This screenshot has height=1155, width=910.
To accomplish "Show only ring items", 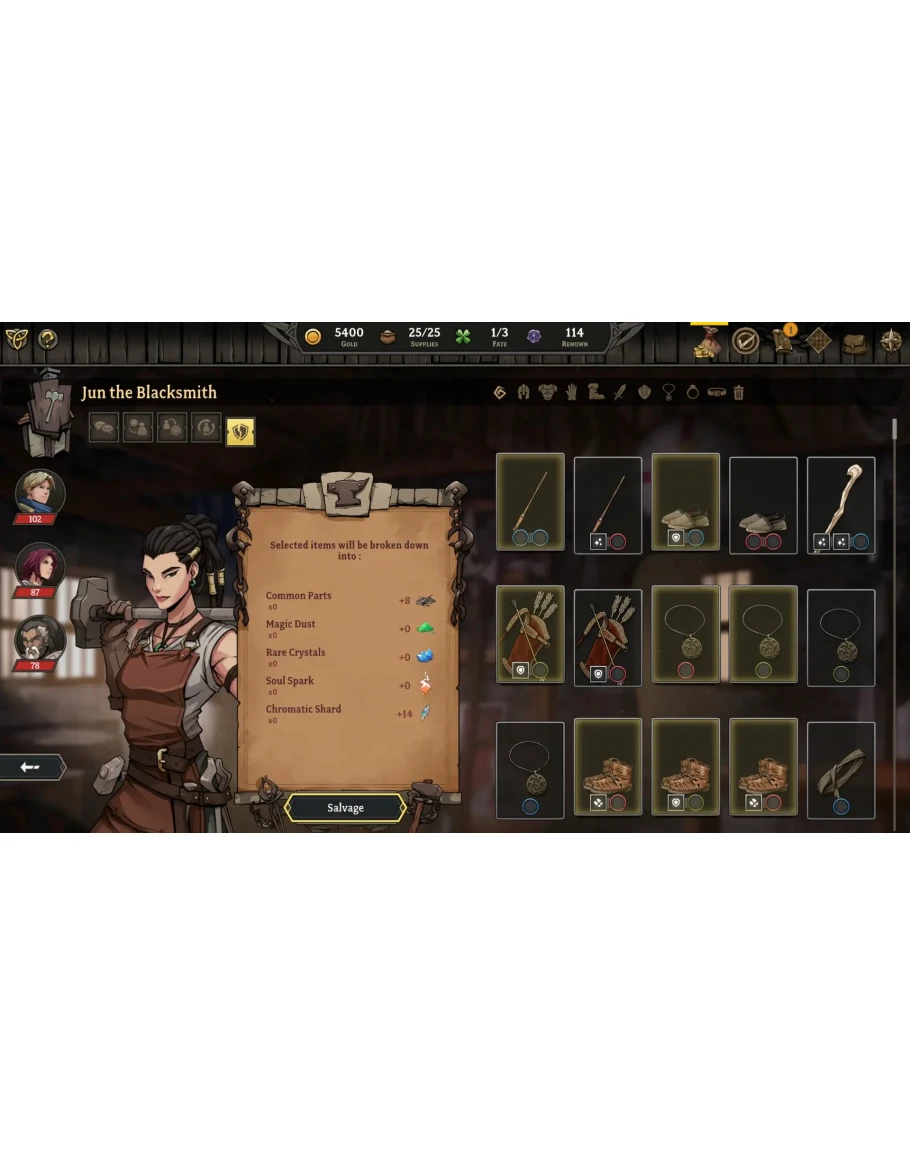I will point(692,393).
